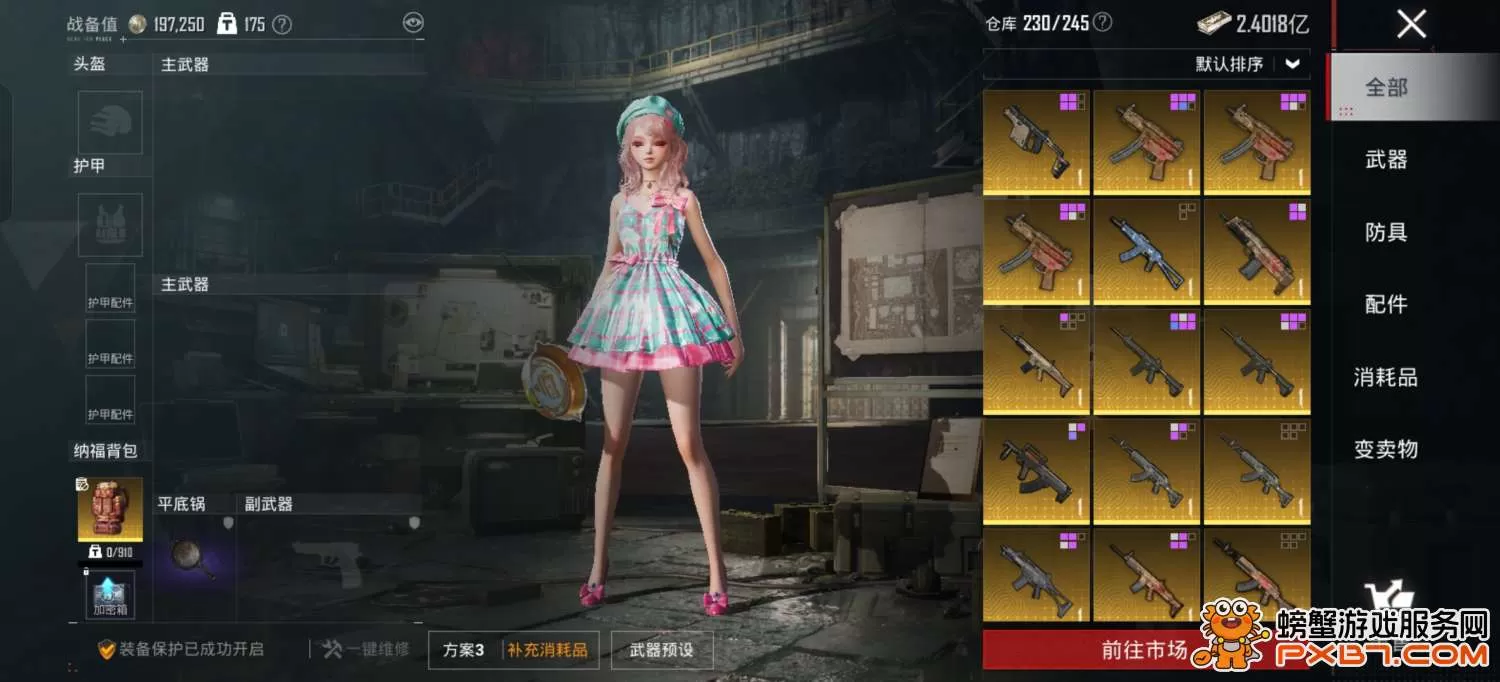The width and height of the screenshot is (1500, 682).
Task: Open the 武器 weapons category
Action: 1386,160
